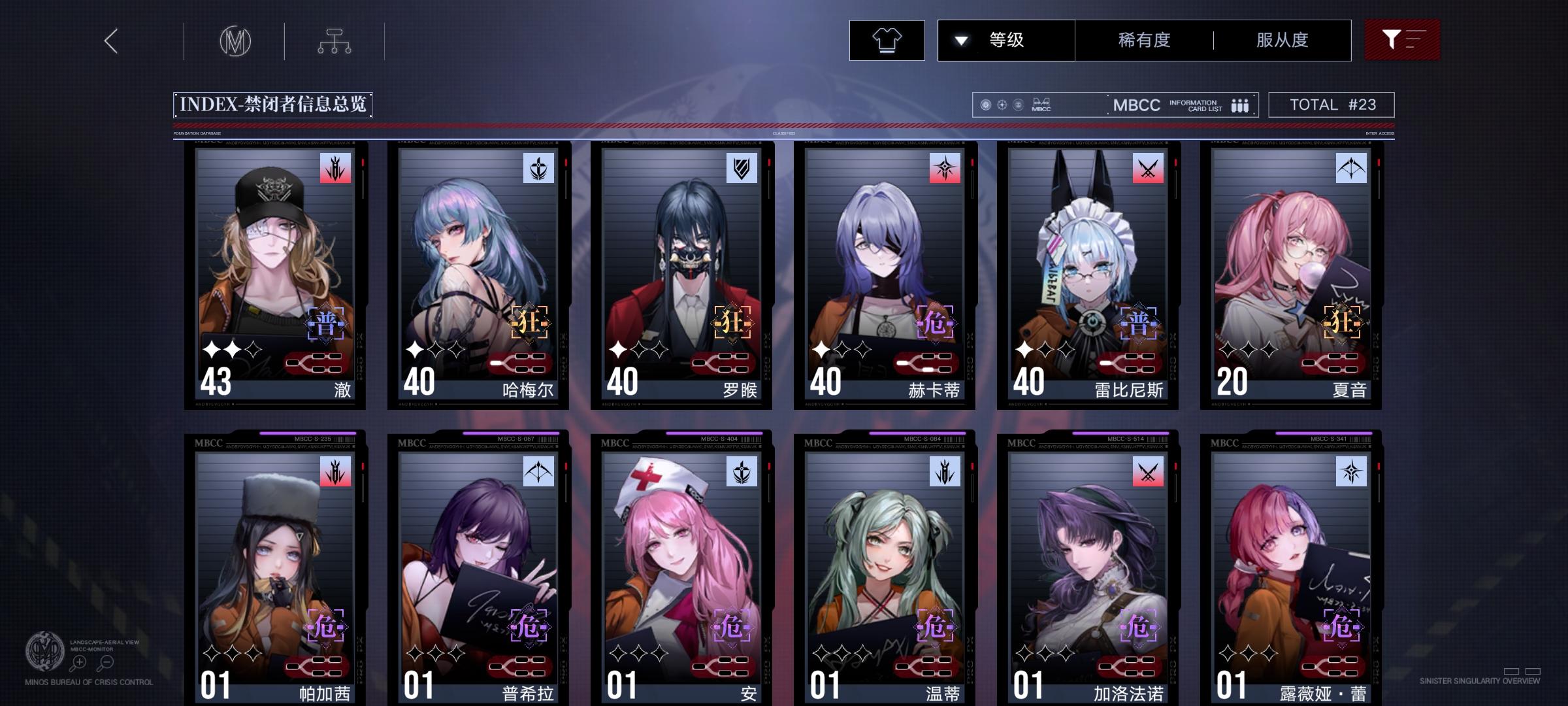Click the back arrow at top left
The width and height of the screenshot is (1568, 706).
coord(111,41)
